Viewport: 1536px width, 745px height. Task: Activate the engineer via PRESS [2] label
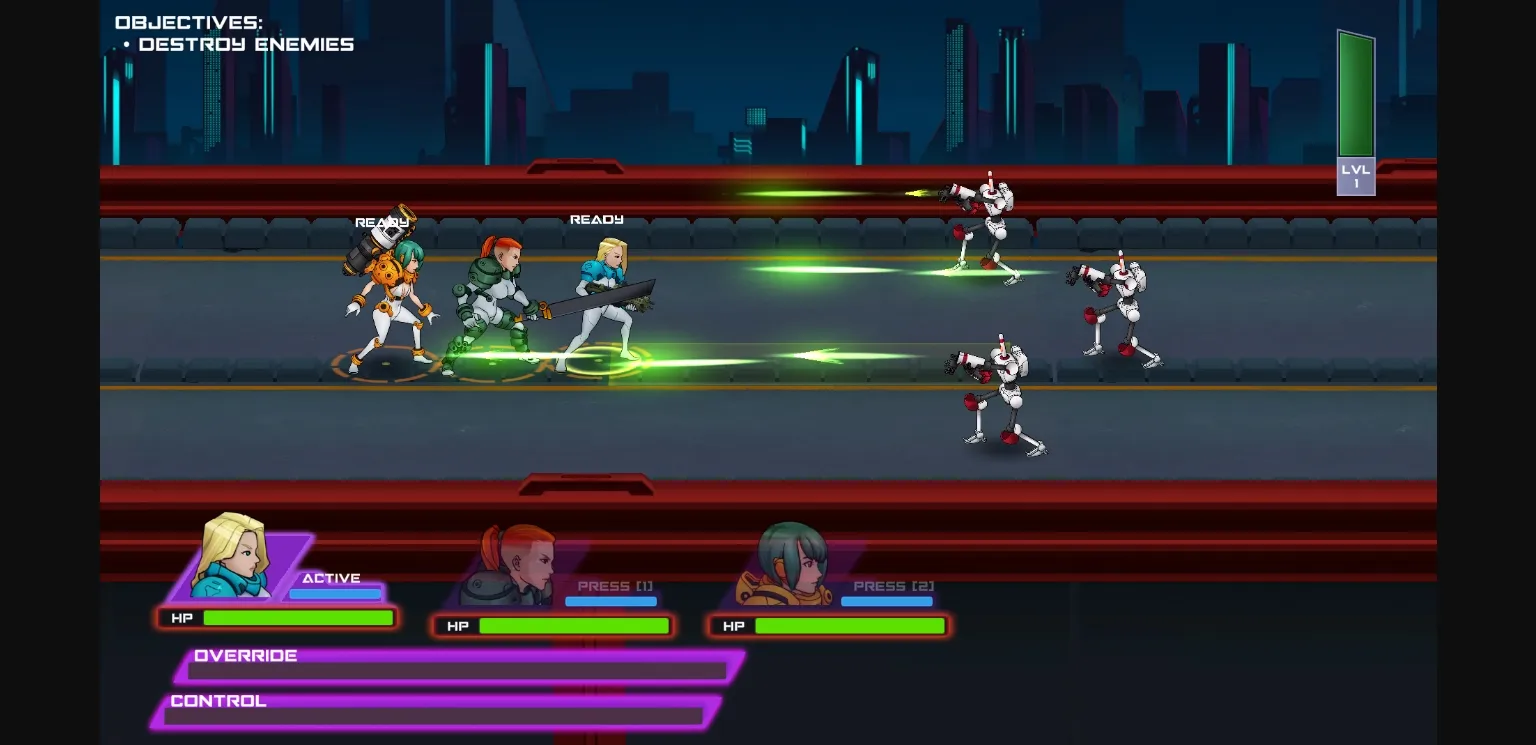click(888, 586)
